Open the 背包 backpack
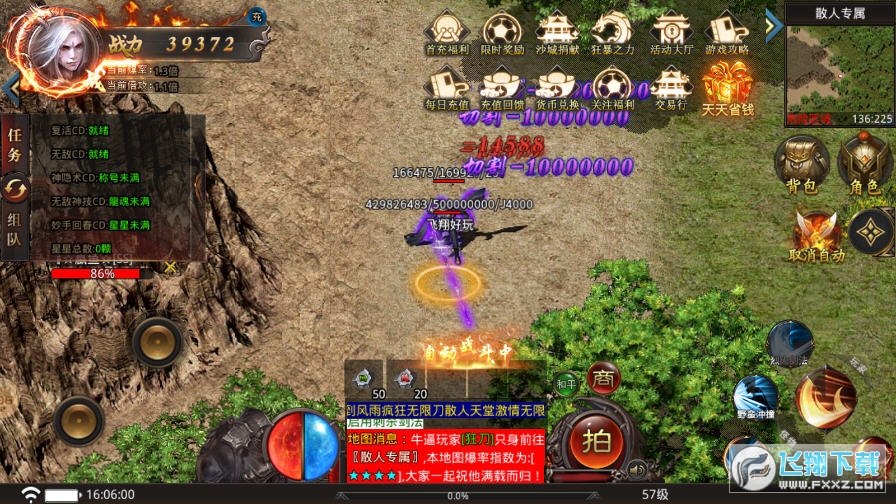This screenshot has height=504, width=896. click(802, 164)
